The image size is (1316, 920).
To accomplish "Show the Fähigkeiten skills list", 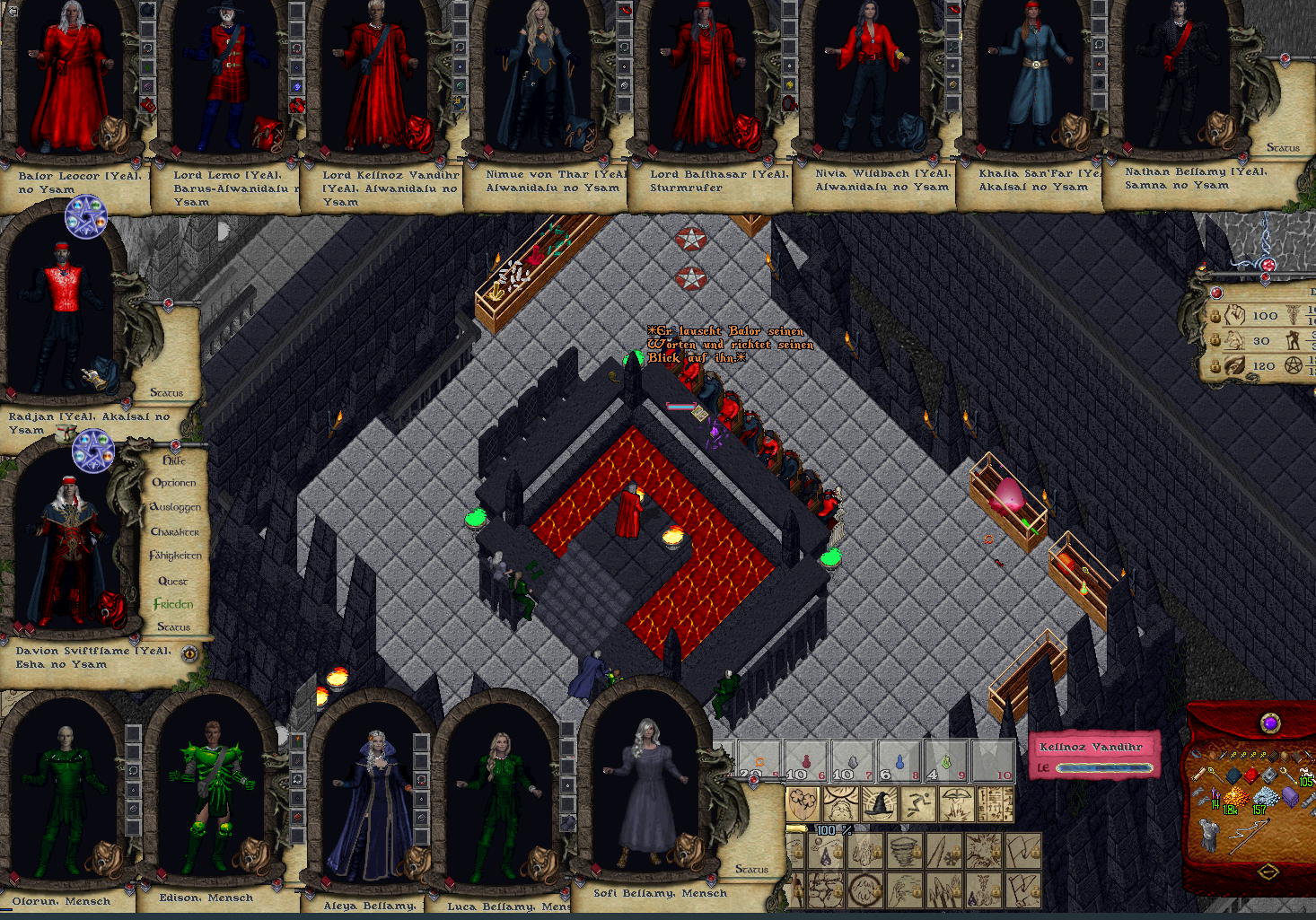I will (175, 556).
